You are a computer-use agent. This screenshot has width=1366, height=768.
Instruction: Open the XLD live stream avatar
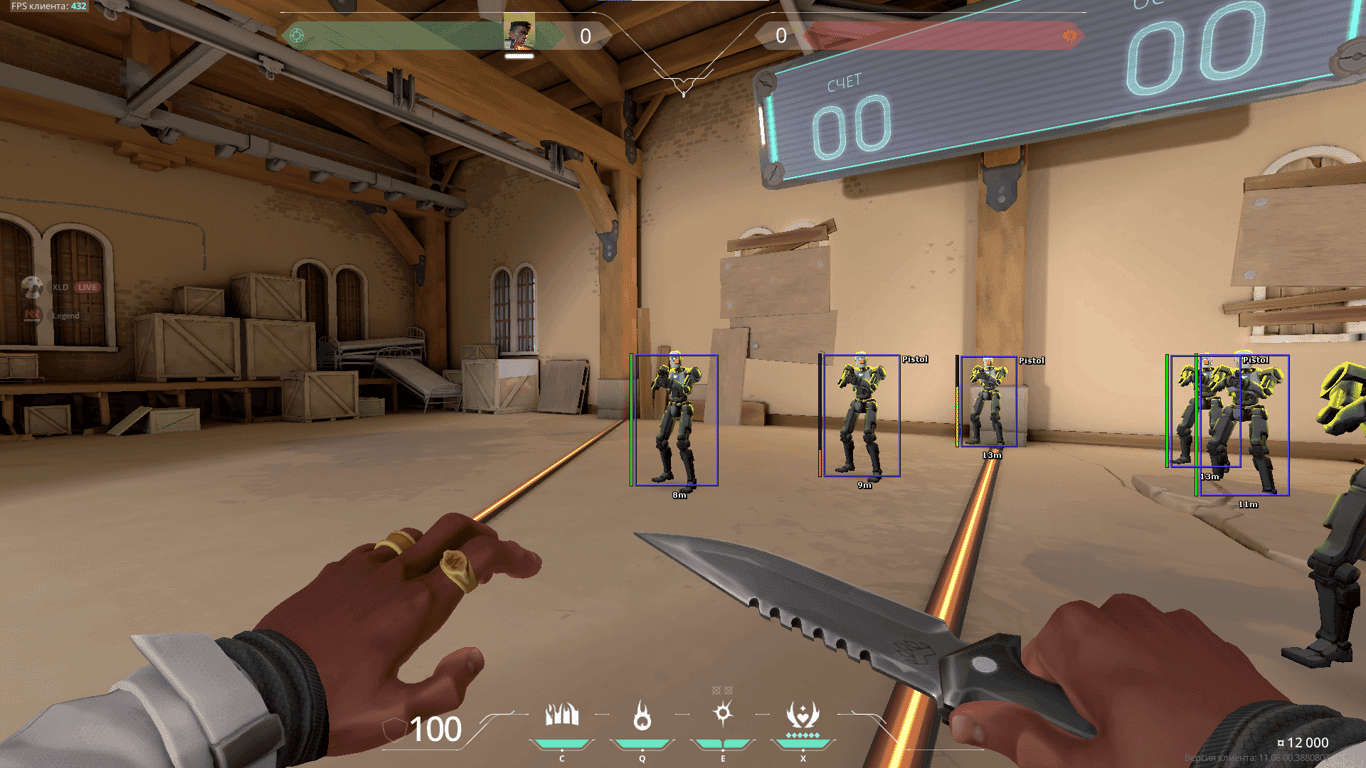point(31,287)
